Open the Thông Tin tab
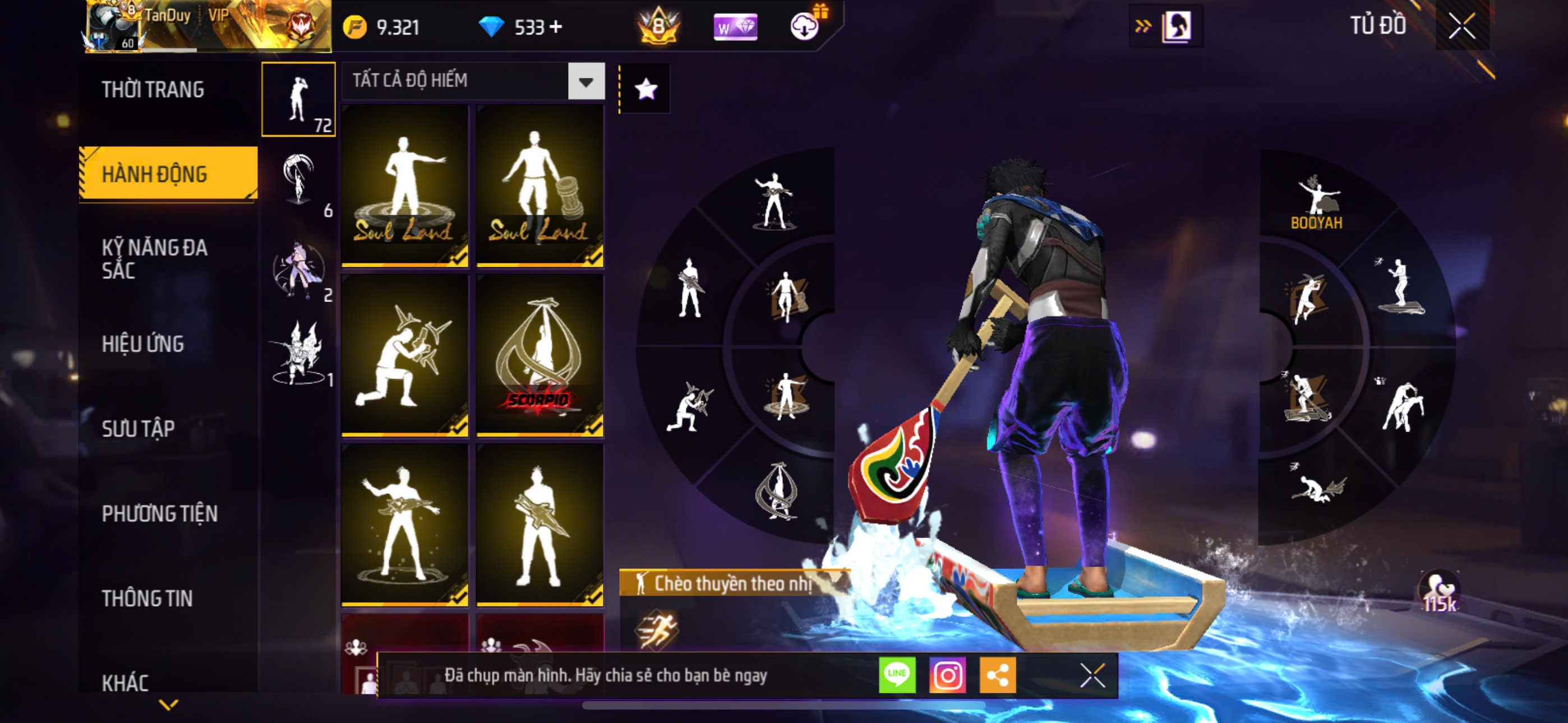1568x723 pixels. point(147,598)
